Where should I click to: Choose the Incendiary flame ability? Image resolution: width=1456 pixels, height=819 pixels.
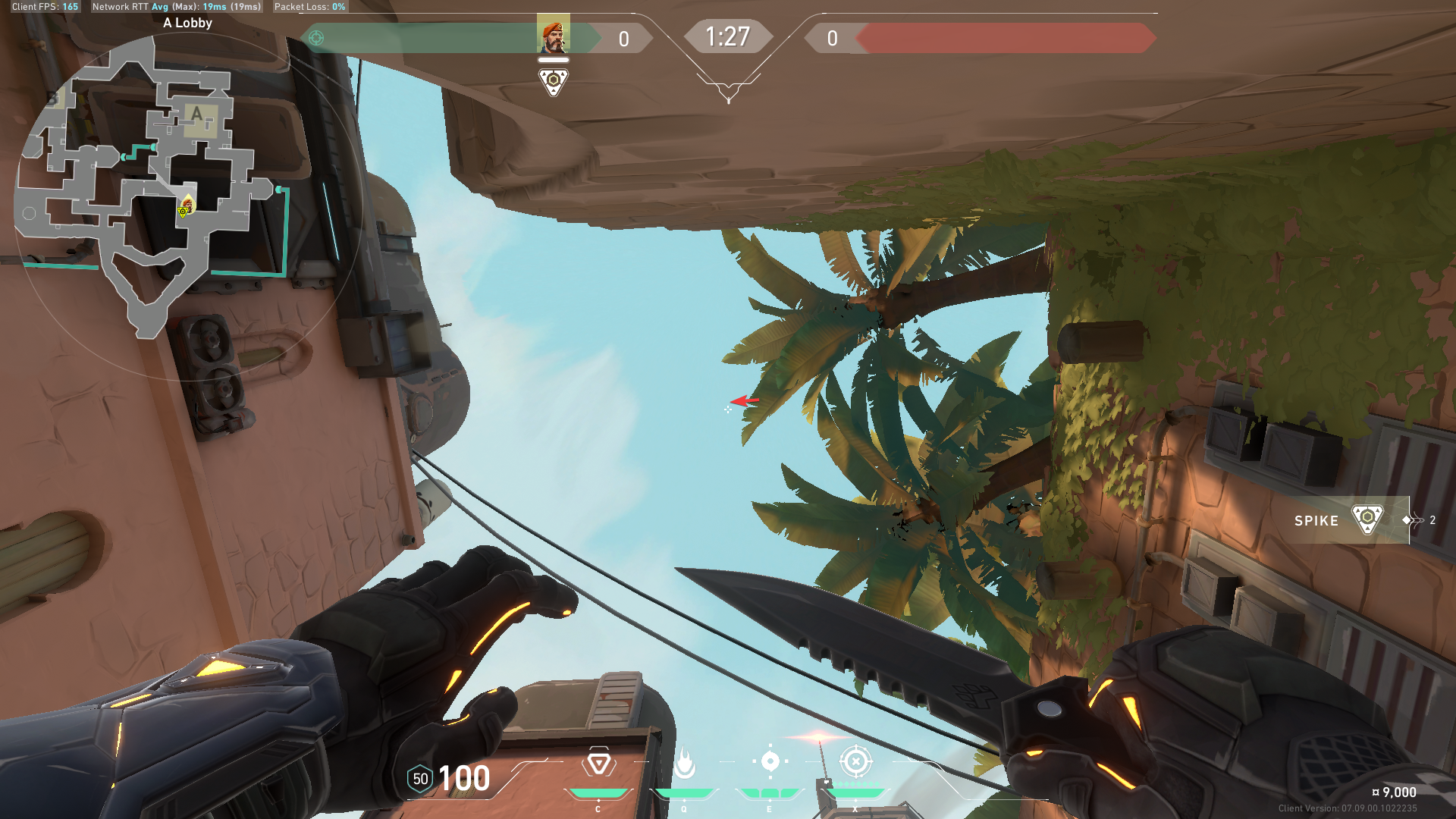click(684, 763)
